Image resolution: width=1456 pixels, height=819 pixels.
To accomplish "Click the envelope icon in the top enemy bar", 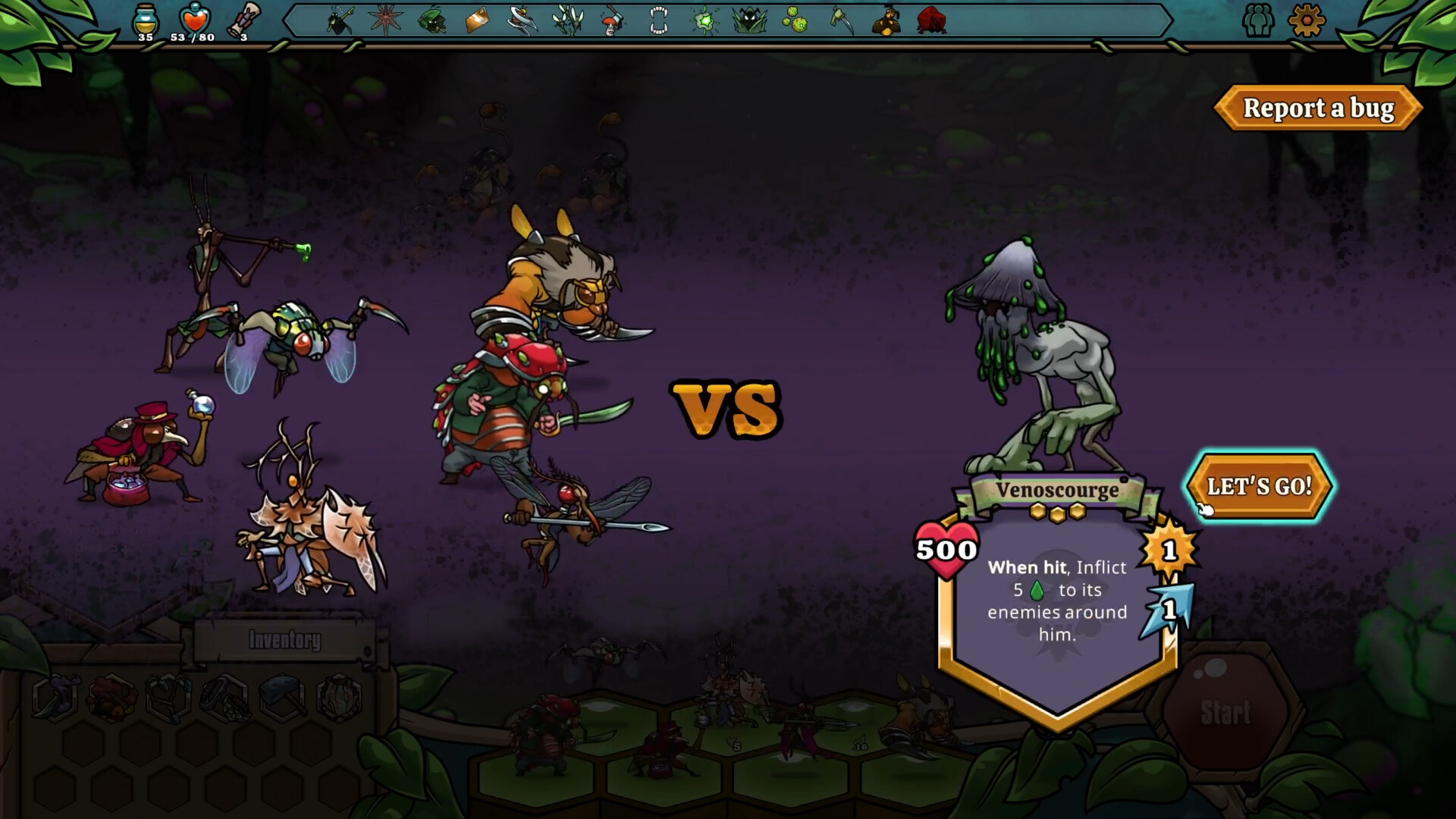I will point(476,21).
